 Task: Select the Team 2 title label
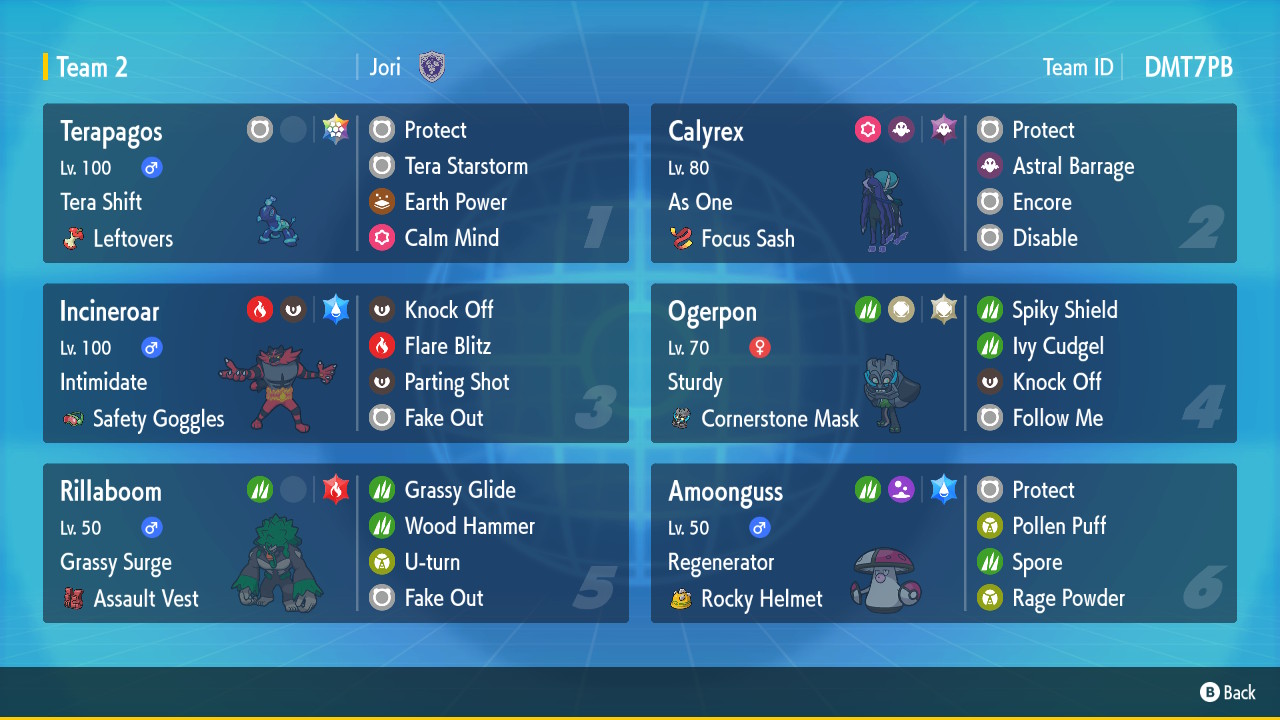point(92,67)
